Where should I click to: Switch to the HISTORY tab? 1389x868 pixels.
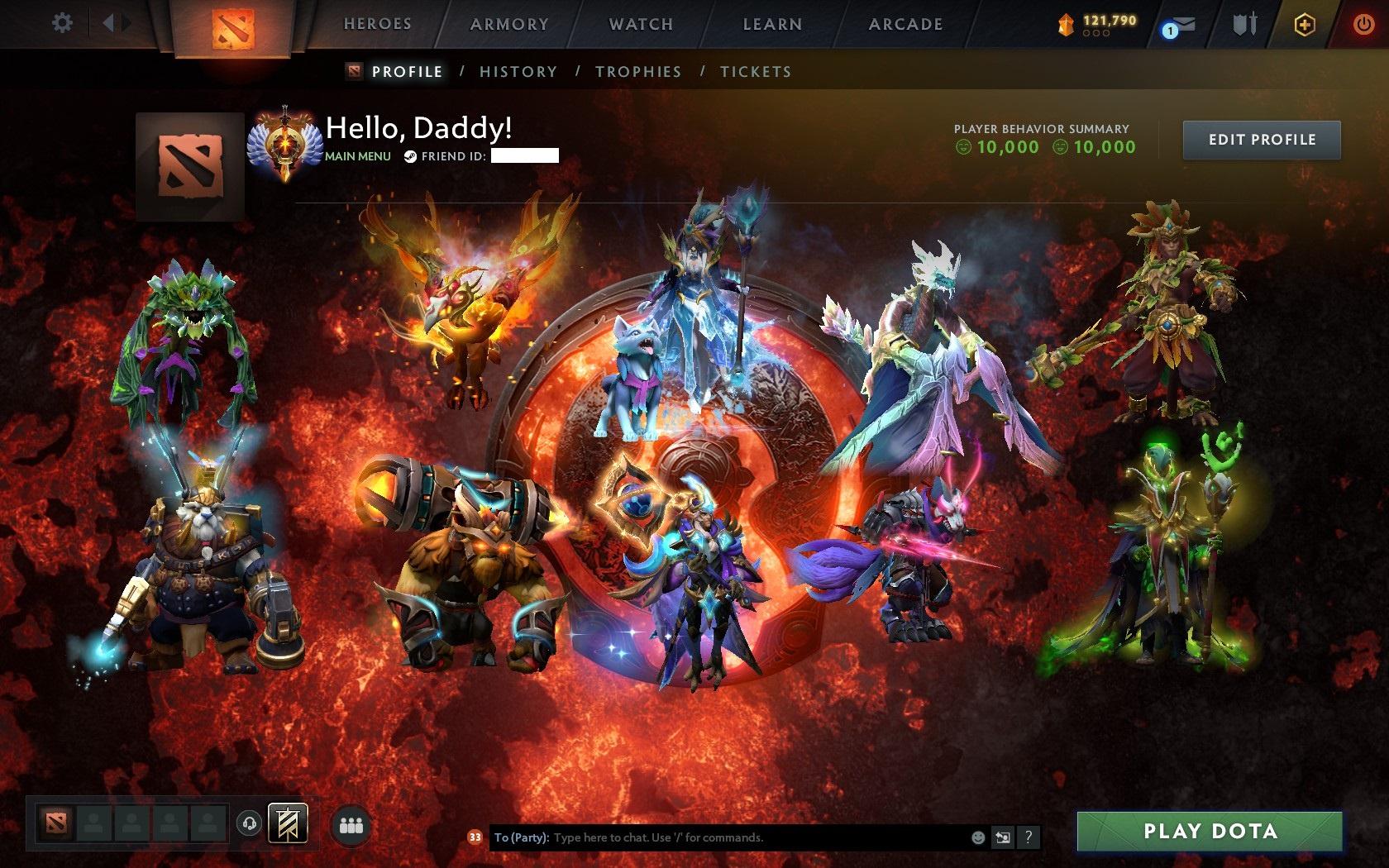point(517,72)
